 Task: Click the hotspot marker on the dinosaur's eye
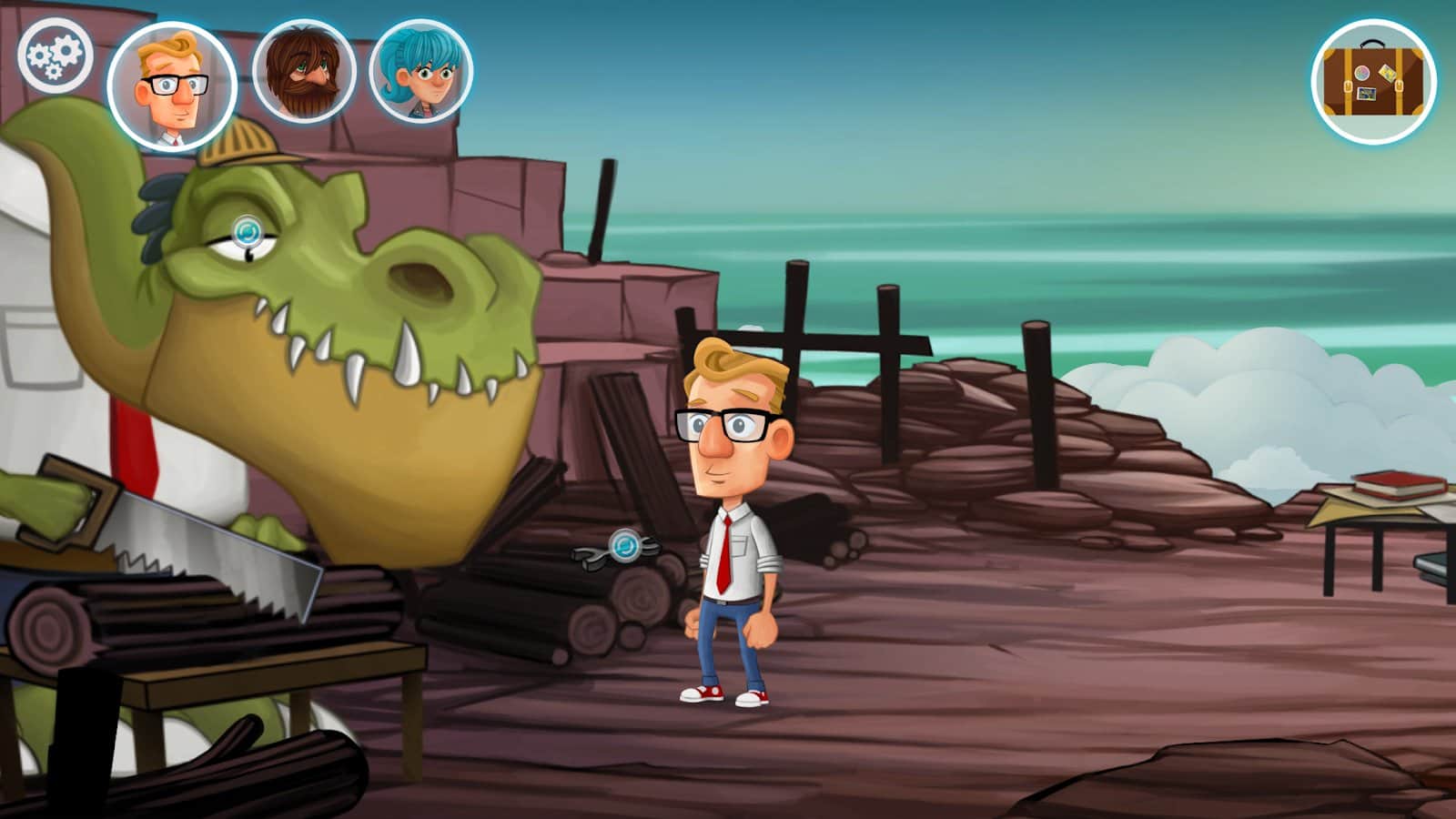[248, 232]
